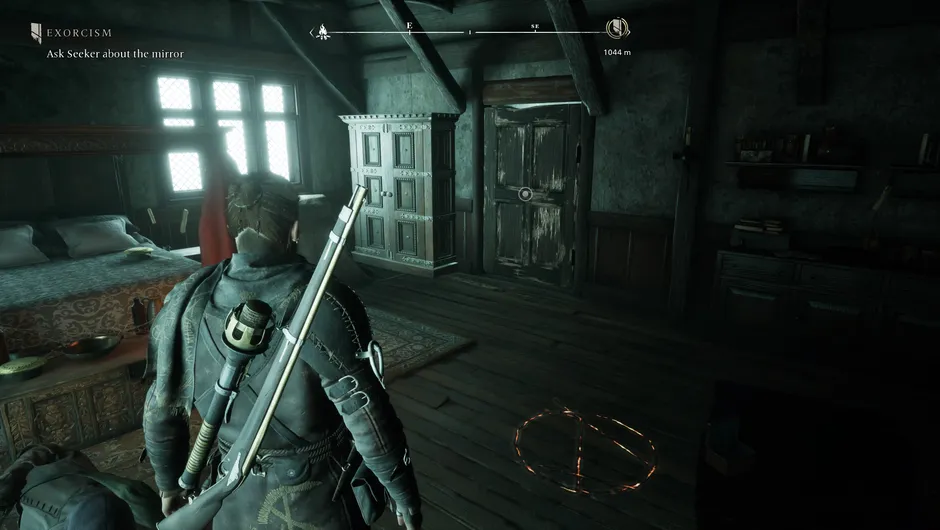
Task: Click the campfire icon on the compass
Action: click(x=324, y=31)
